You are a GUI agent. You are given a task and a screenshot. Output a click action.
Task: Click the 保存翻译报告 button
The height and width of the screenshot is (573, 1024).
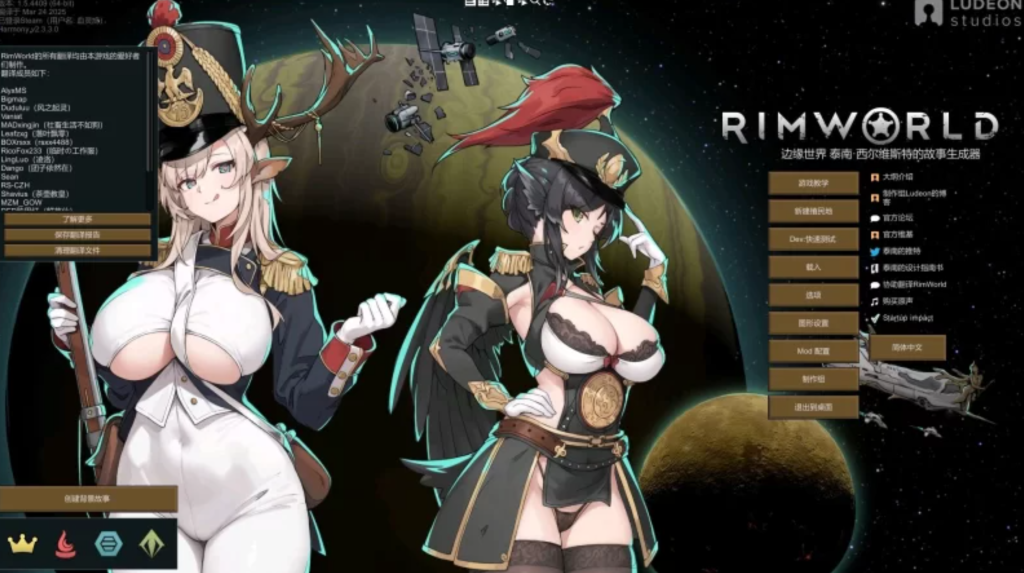[77, 234]
